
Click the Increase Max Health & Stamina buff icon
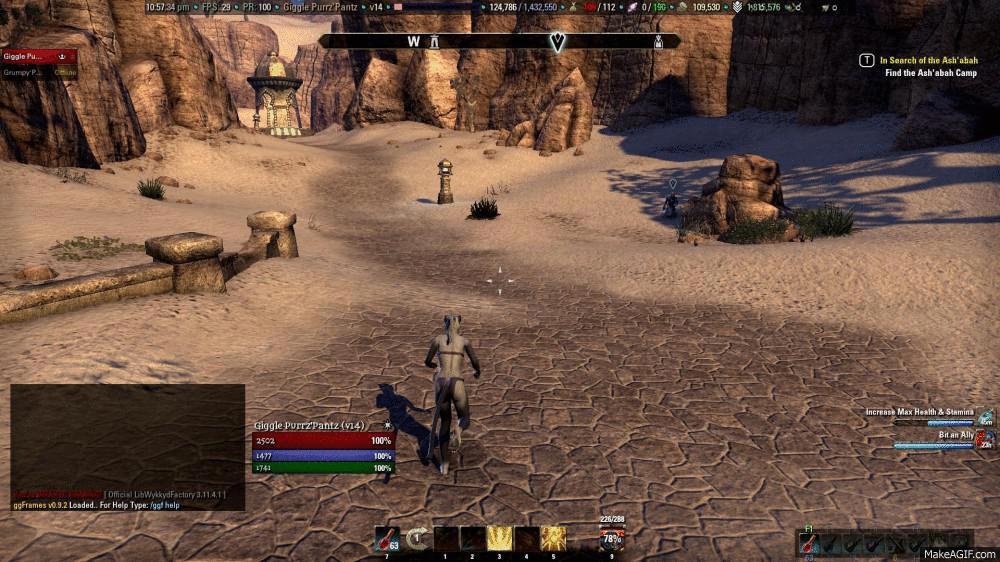tap(986, 415)
